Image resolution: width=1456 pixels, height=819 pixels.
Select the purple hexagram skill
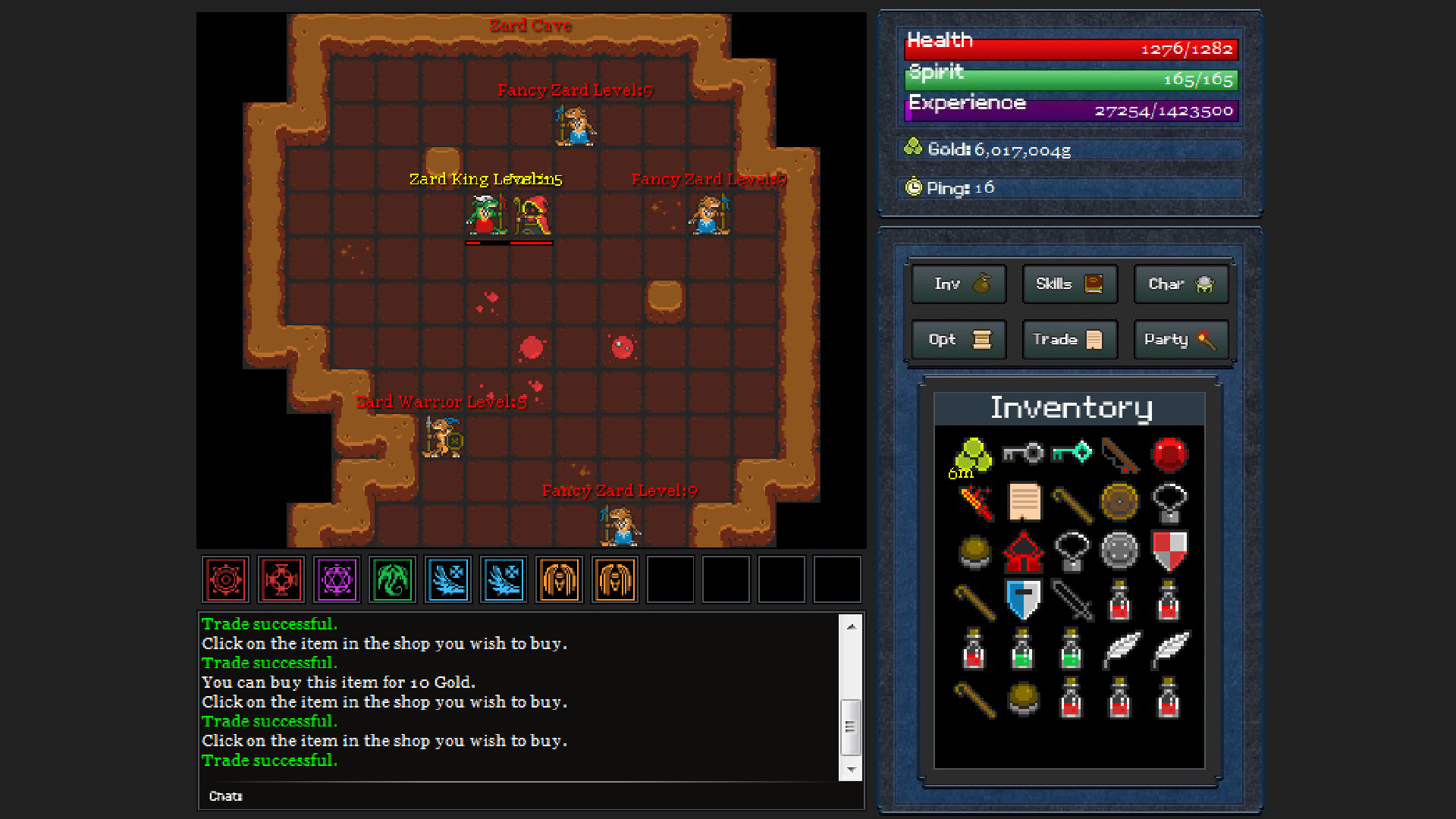(336, 579)
